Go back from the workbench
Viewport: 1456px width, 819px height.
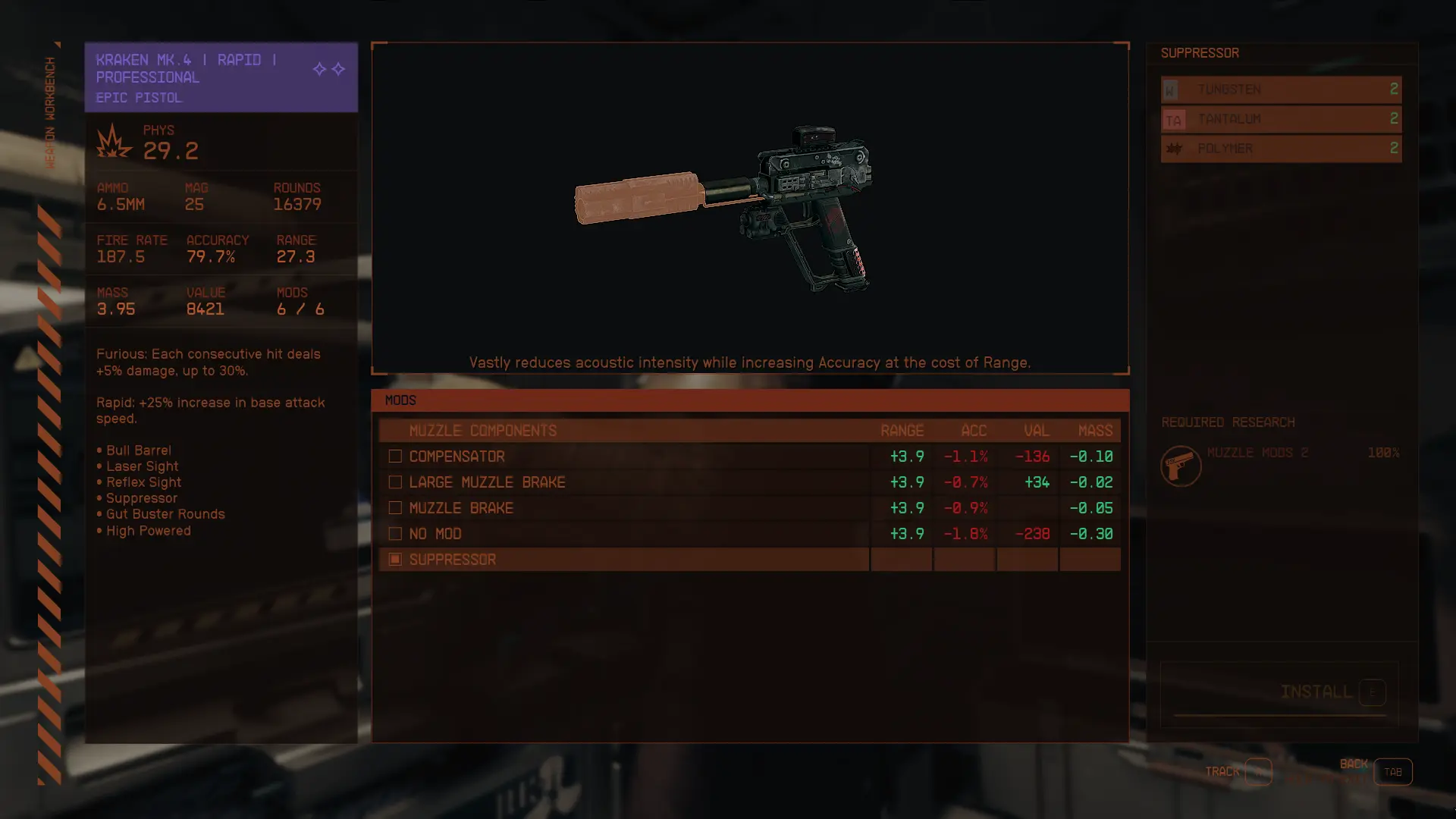[x=1392, y=772]
